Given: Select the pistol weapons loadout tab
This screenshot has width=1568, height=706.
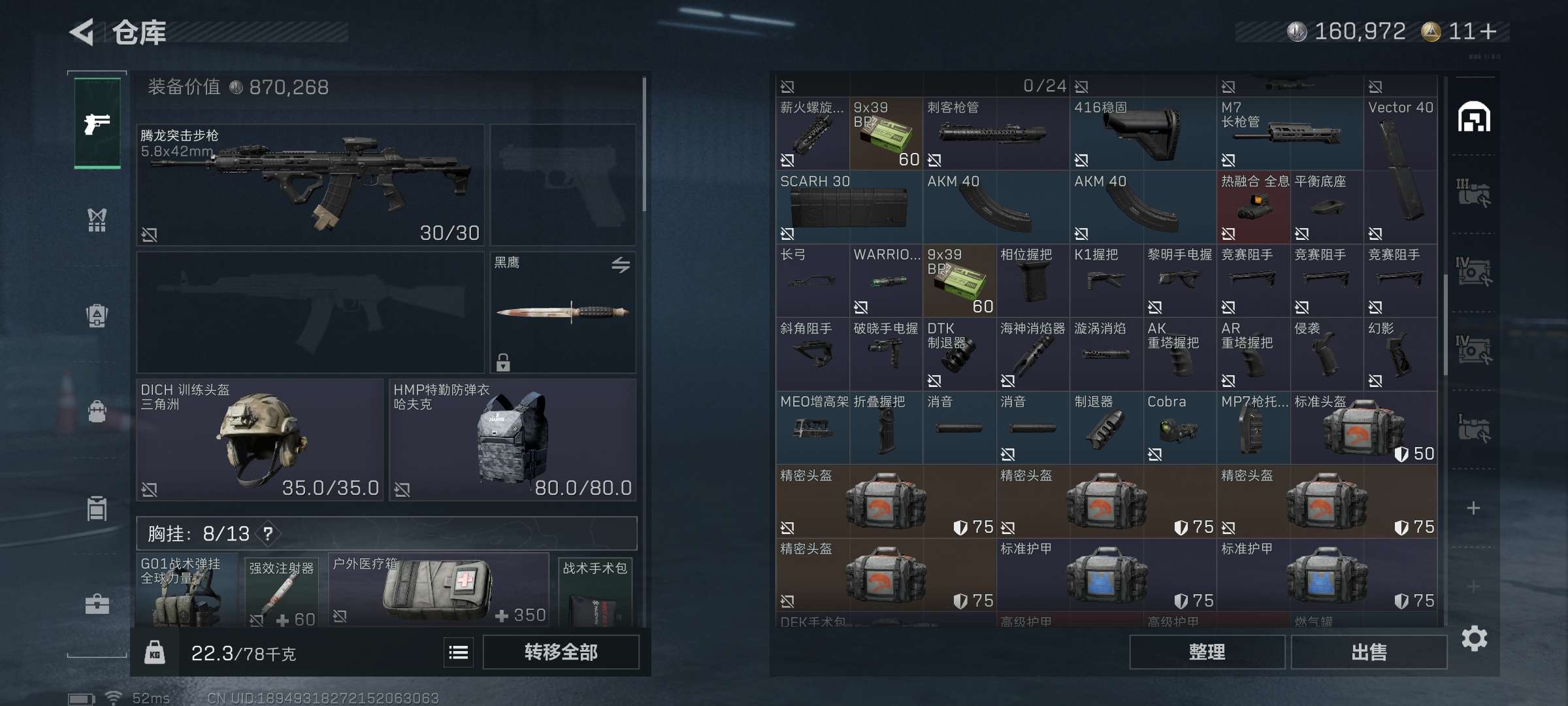Looking at the screenshot, I should [x=97, y=122].
